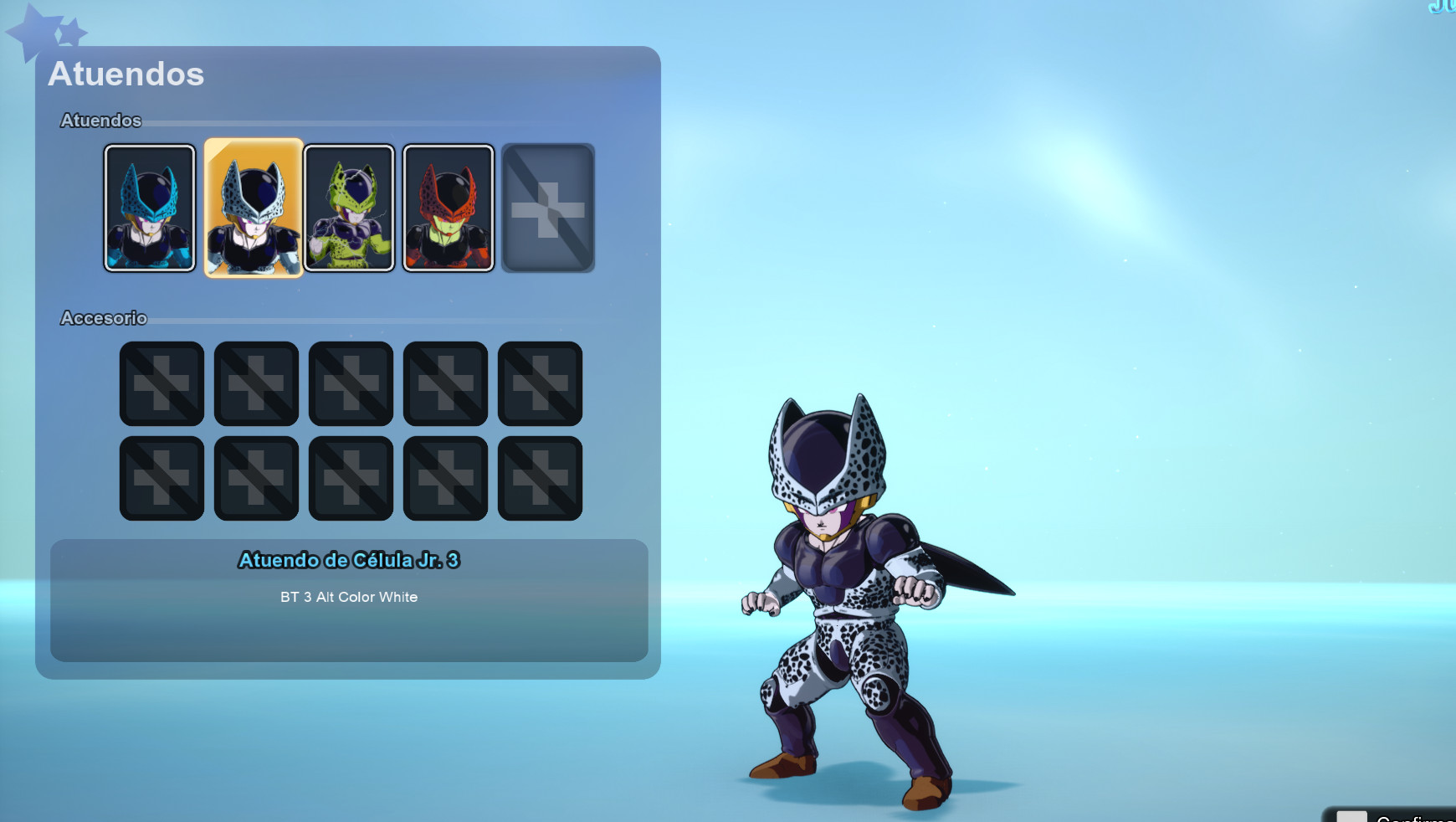Click the last accessory slot in top row
1456x822 pixels.
point(539,384)
